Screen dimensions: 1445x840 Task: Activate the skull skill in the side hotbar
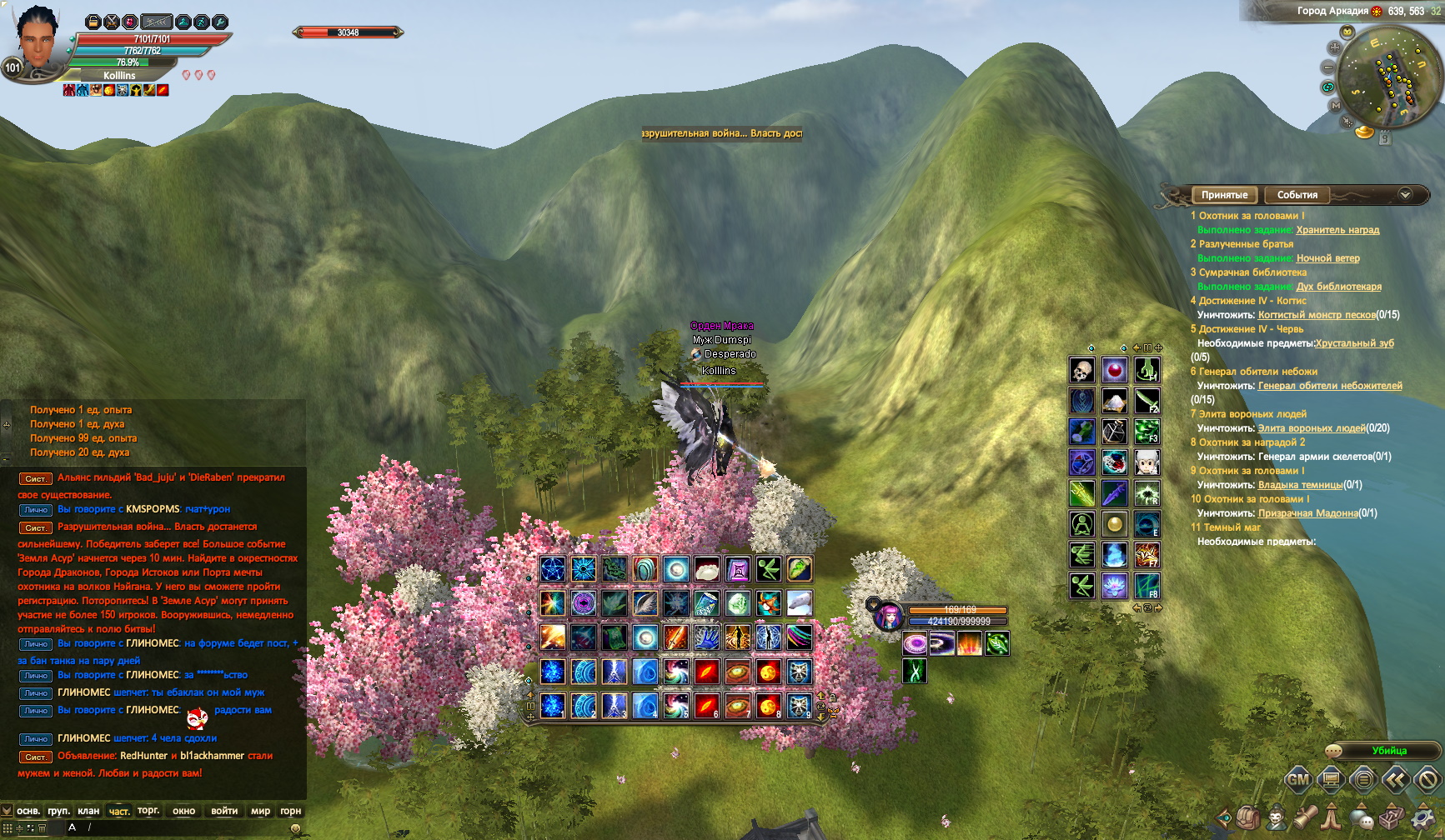(x=1082, y=370)
